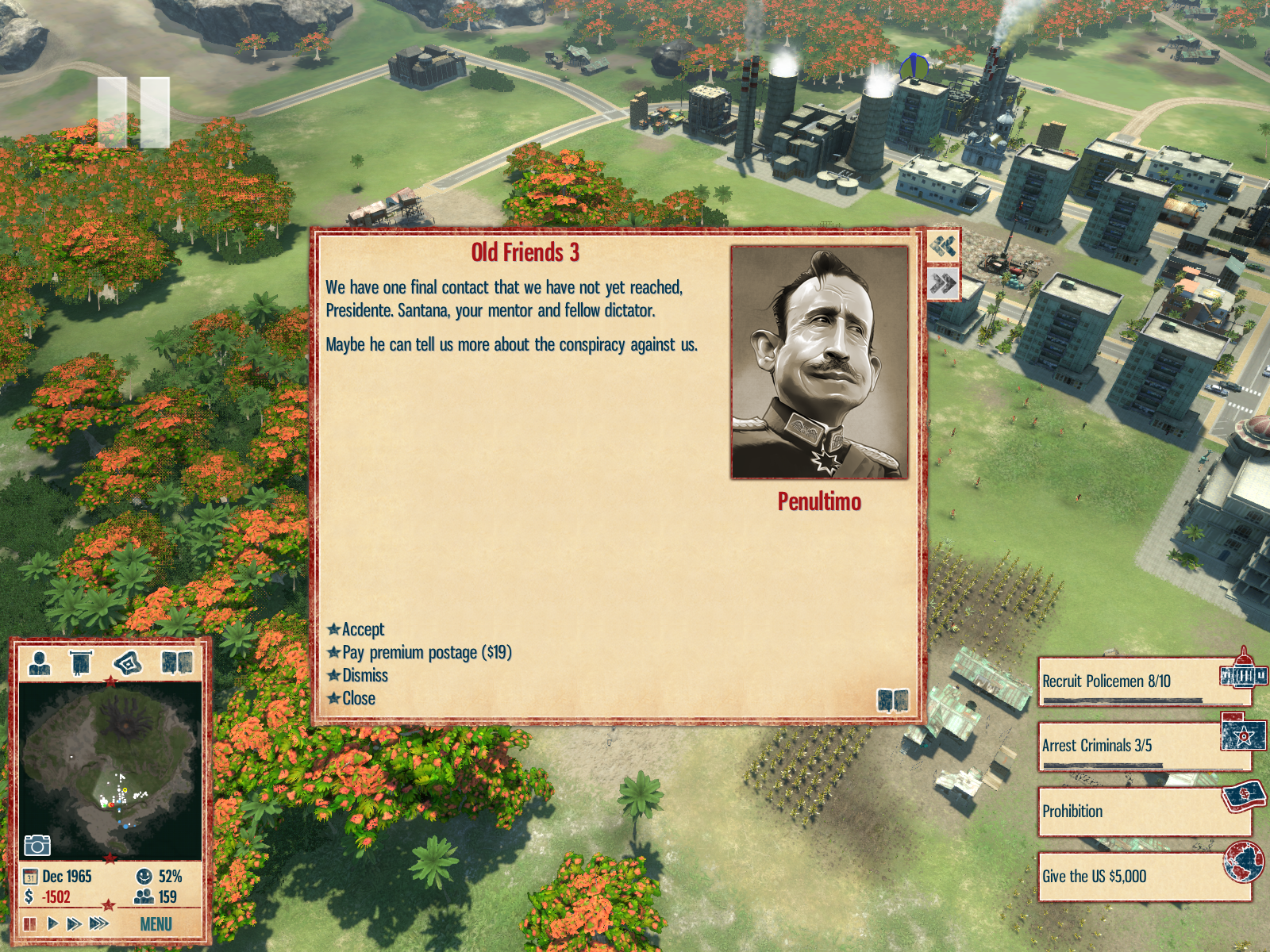This screenshot has height=952, width=1270.
Task: Go to previous message with double left arrows
Action: 943,247
